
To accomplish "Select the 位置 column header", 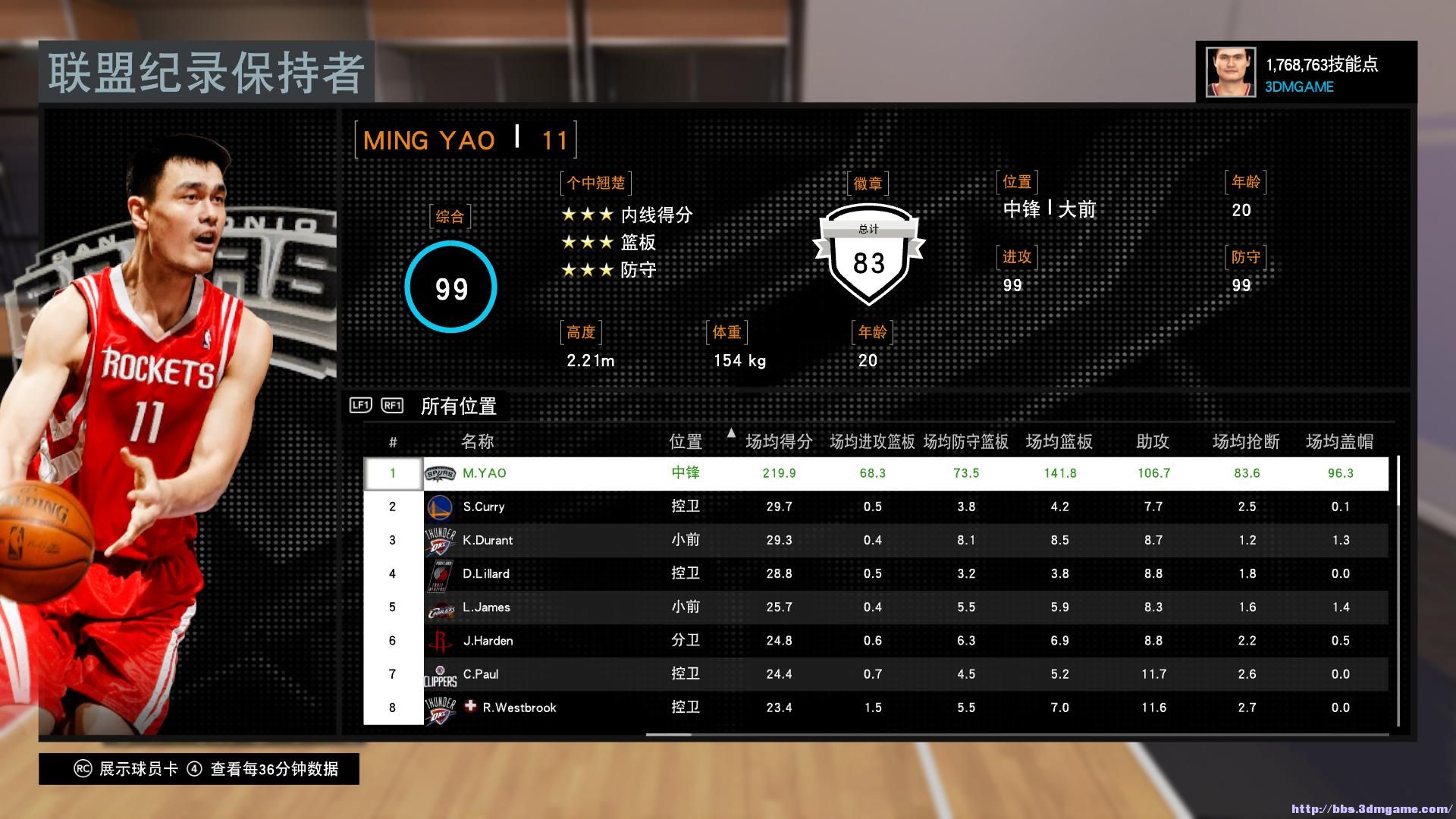I will (685, 441).
